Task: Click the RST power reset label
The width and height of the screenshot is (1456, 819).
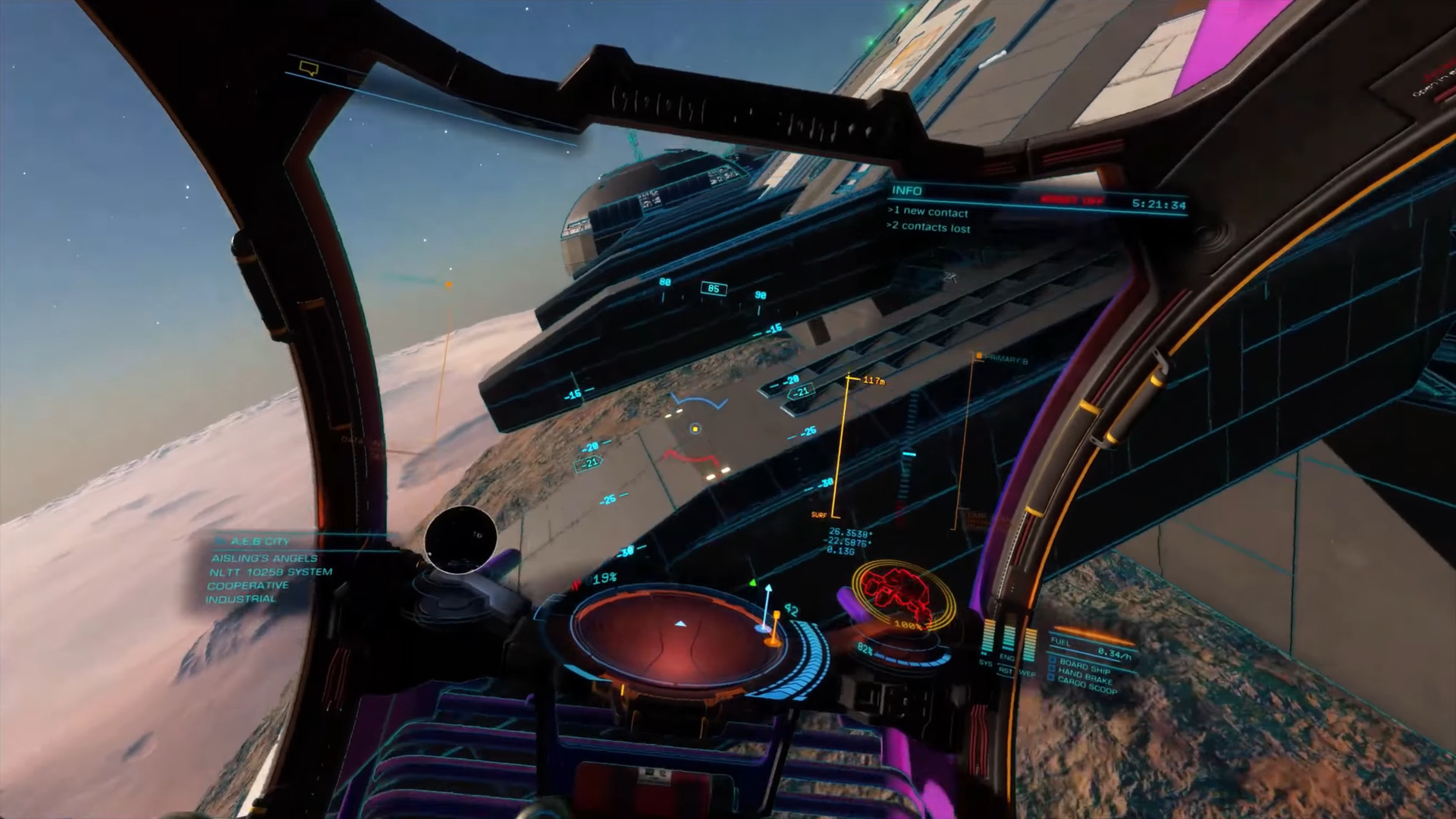Action: click(x=1006, y=671)
